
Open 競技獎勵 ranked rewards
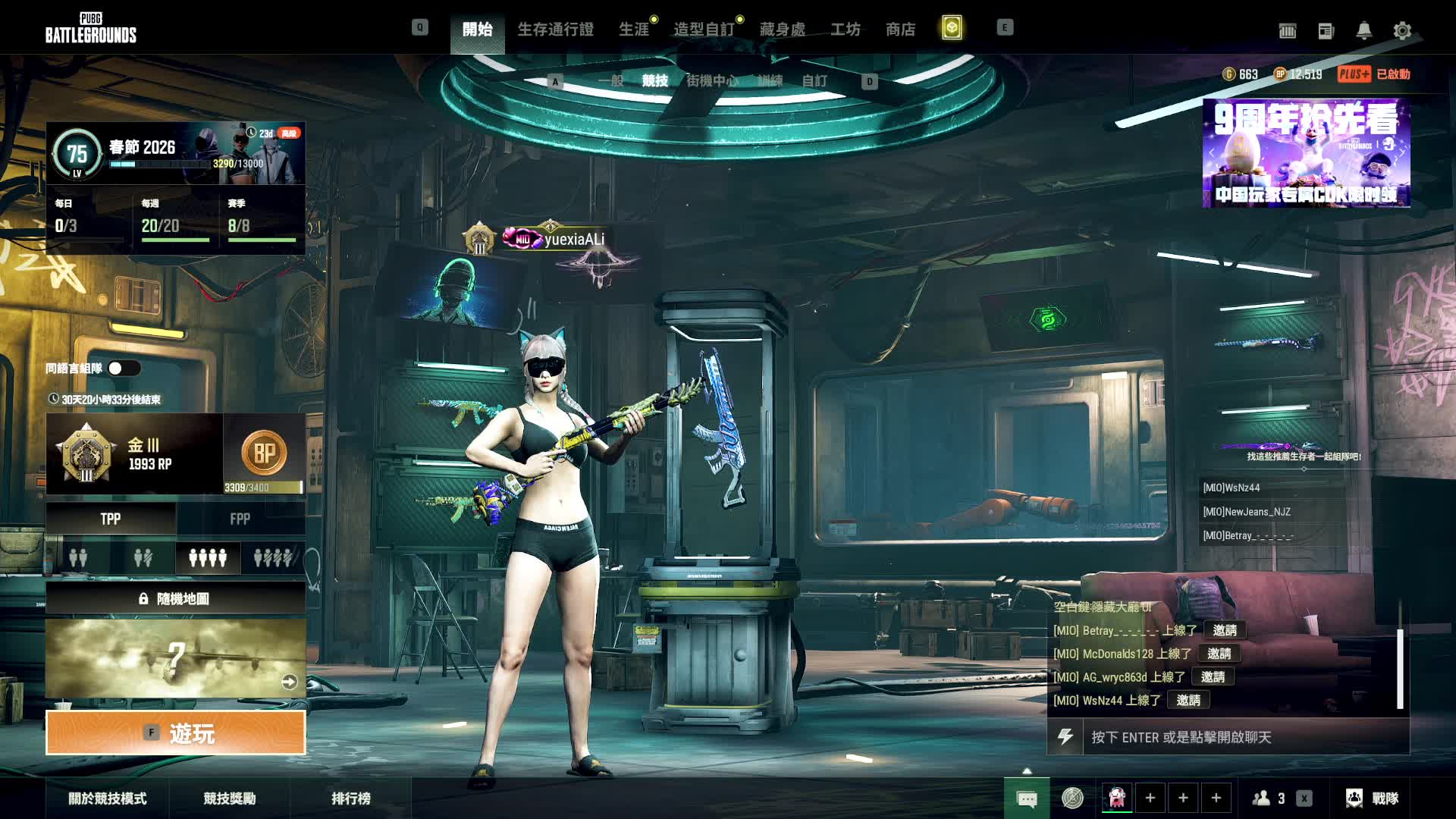pos(229,798)
